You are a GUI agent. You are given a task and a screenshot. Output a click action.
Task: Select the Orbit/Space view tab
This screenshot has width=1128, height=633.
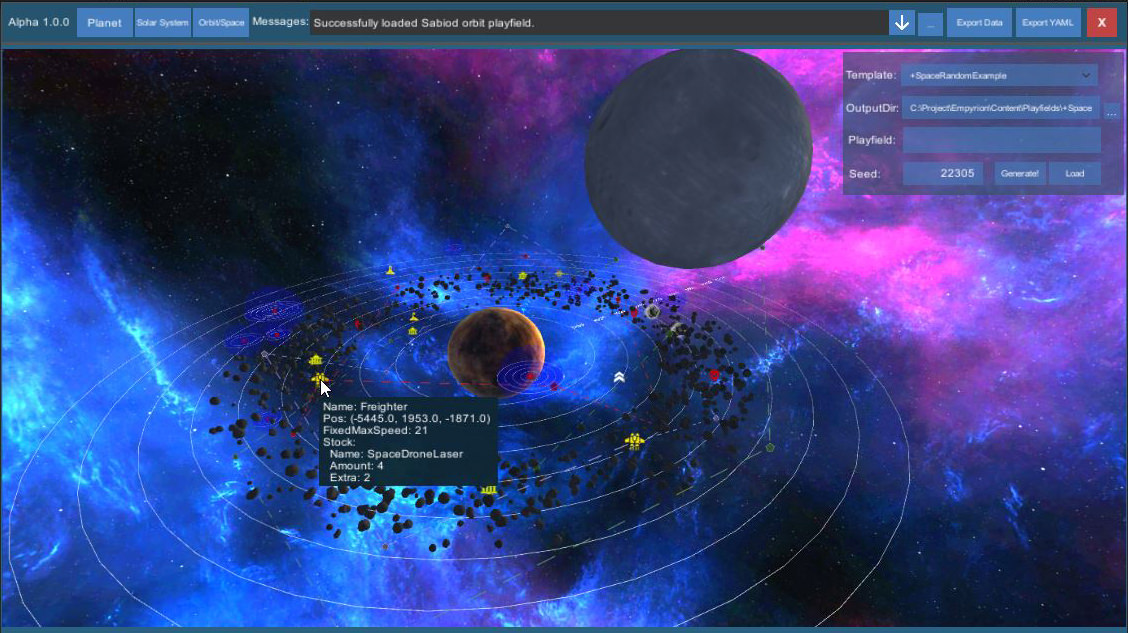point(221,22)
